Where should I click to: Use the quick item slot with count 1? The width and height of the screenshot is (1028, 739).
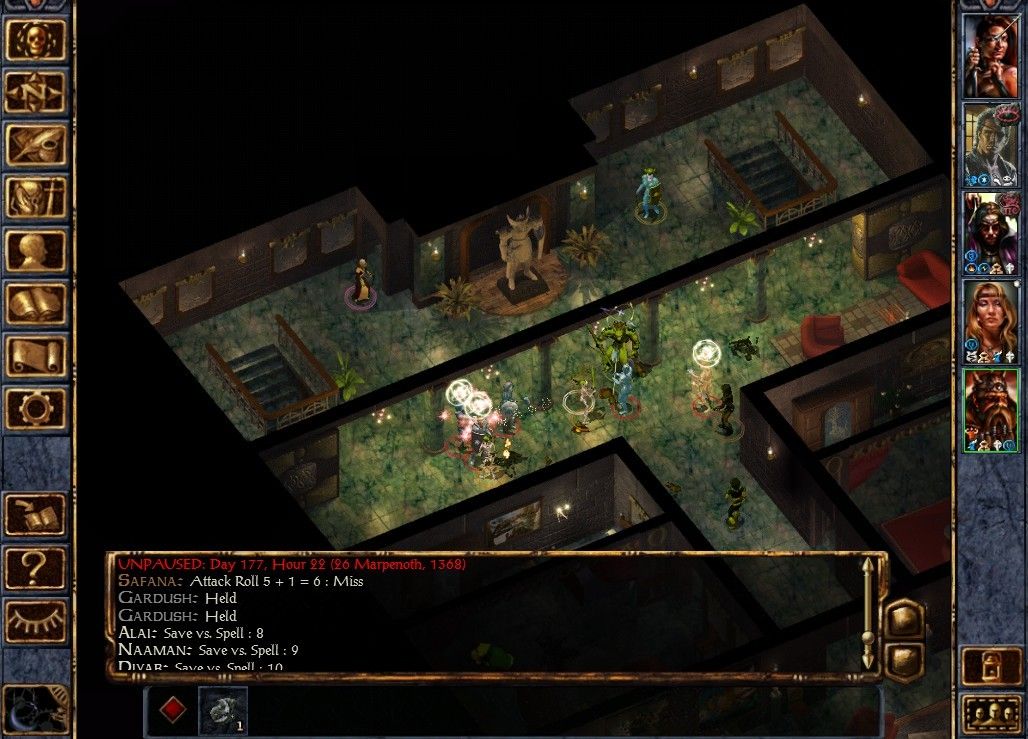tap(221, 710)
